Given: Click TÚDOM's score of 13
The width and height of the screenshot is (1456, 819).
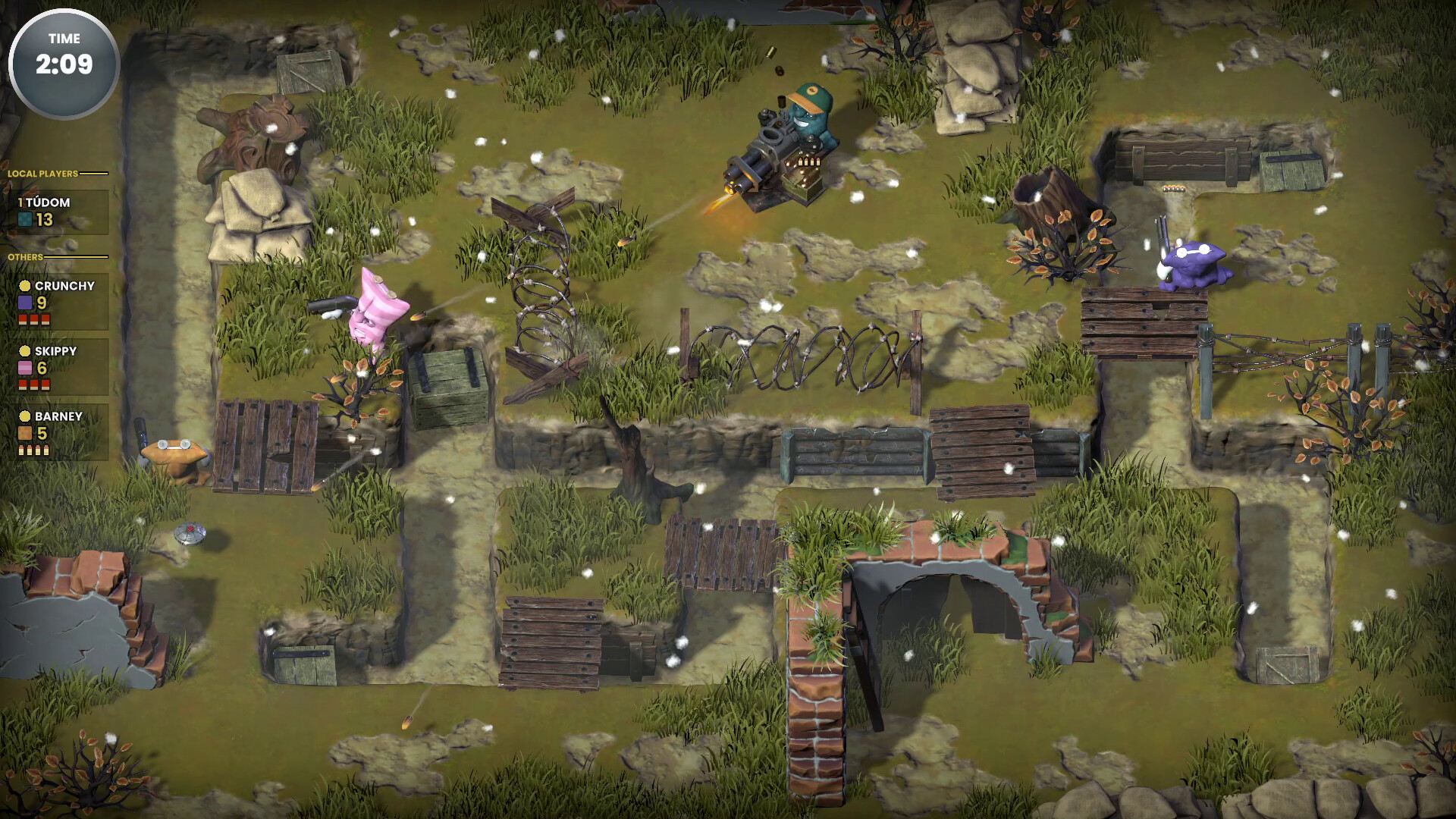Looking at the screenshot, I should (x=43, y=220).
